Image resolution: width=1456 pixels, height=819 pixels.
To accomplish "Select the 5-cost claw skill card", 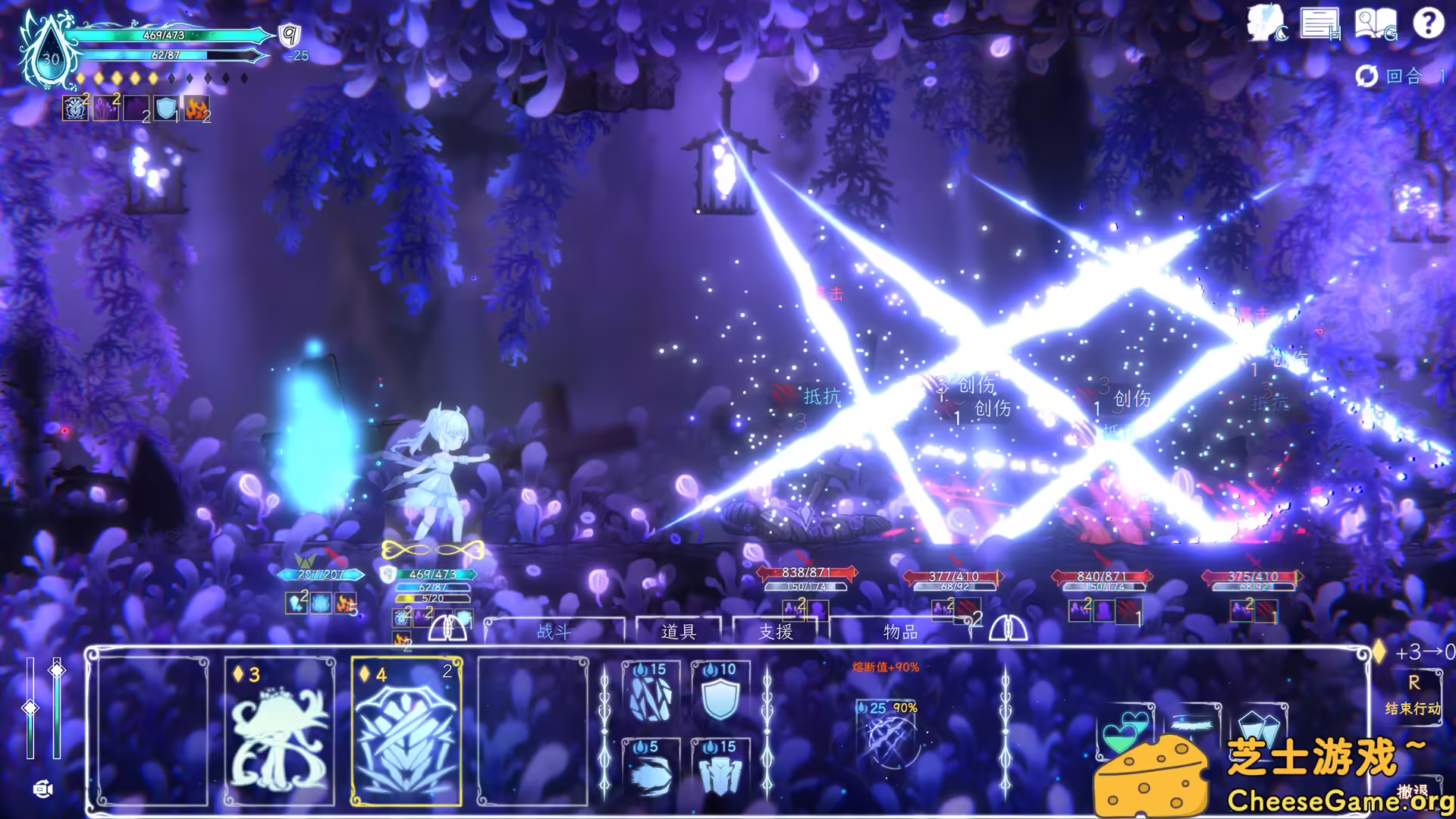I will [x=652, y=770].
